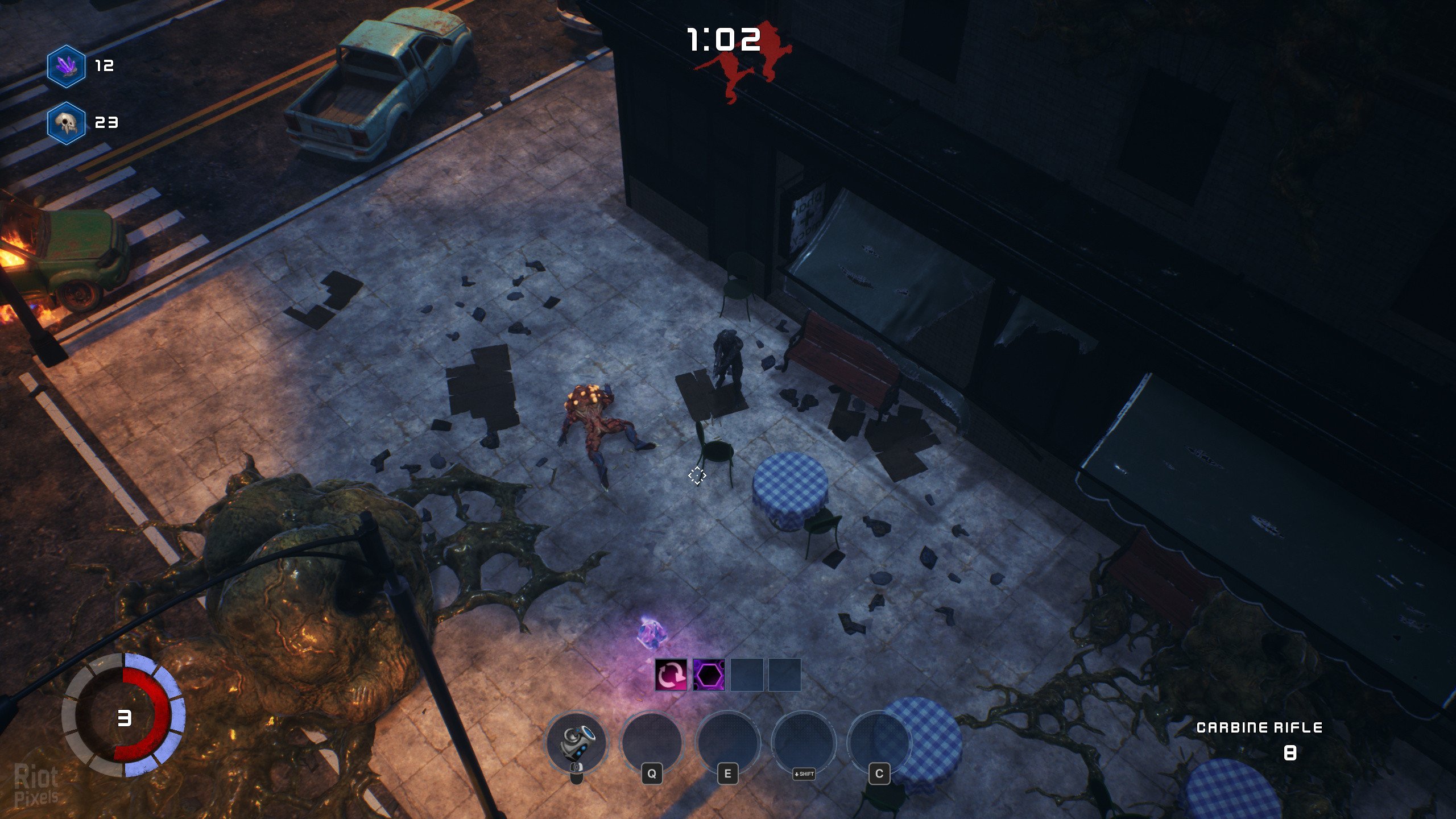Select the purple hexagon buff icon
The height and width of the screenshot is (819, 1456).
(709, 675)
